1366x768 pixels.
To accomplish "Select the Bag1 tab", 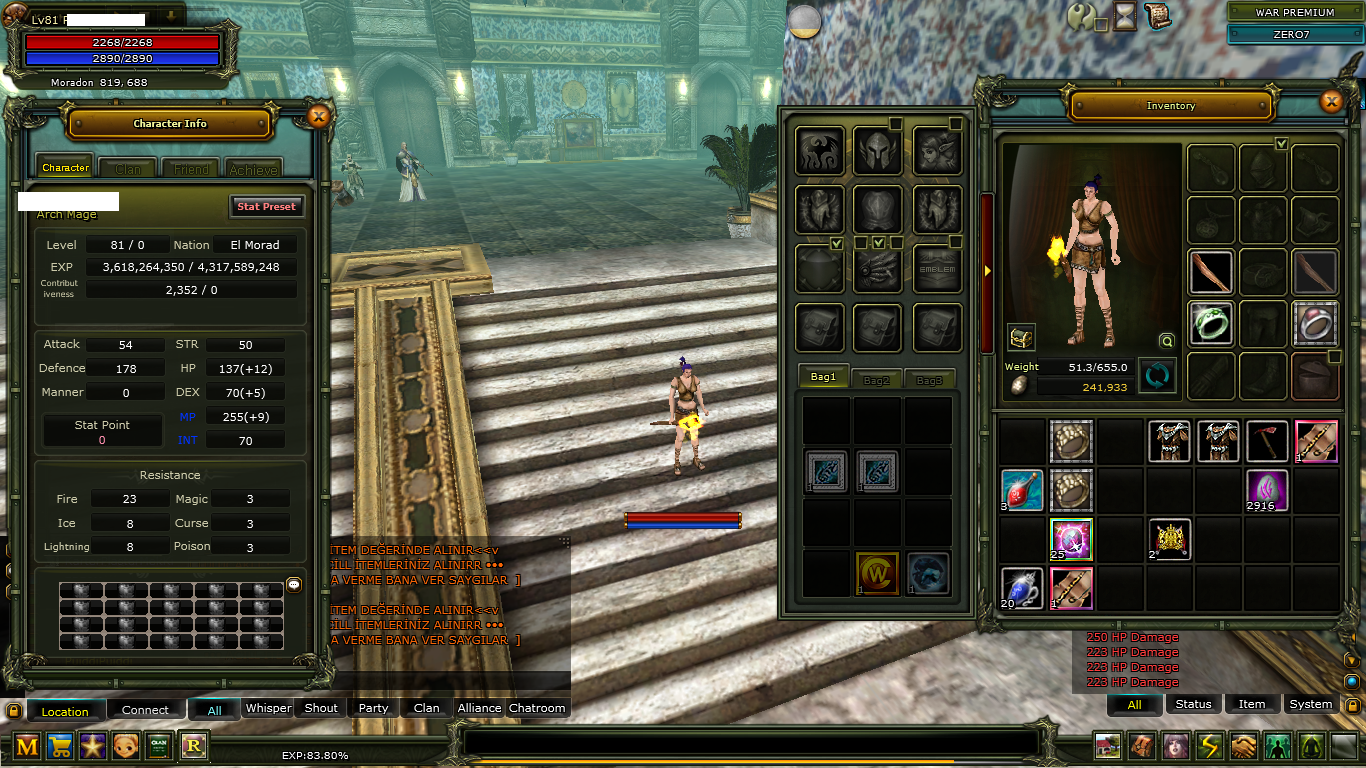I will coord(823,378).
